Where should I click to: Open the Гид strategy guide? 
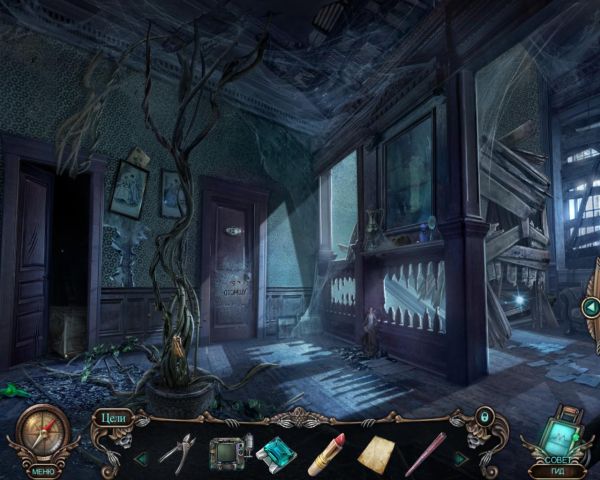(x=558, y=471)
